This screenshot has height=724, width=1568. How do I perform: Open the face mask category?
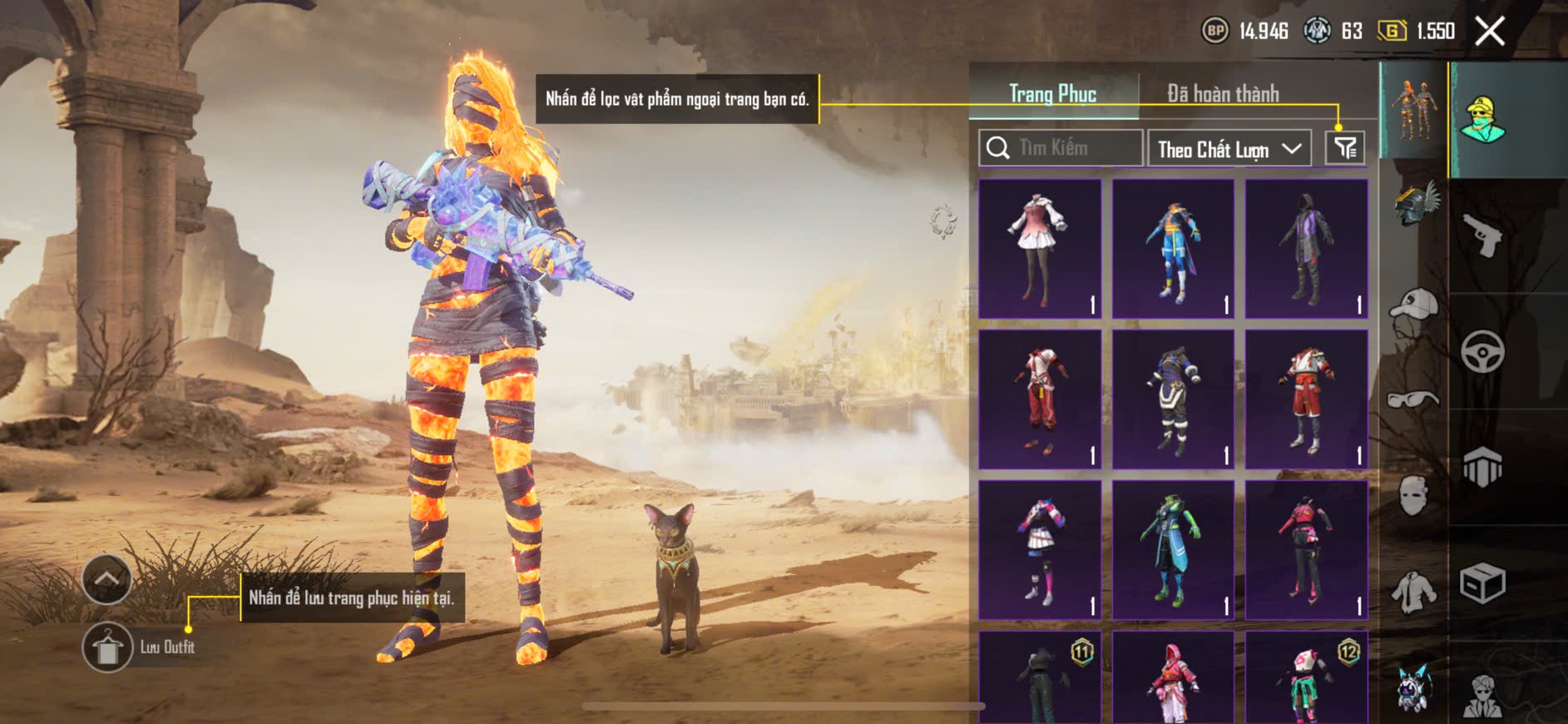click(x=1413, y=495)
